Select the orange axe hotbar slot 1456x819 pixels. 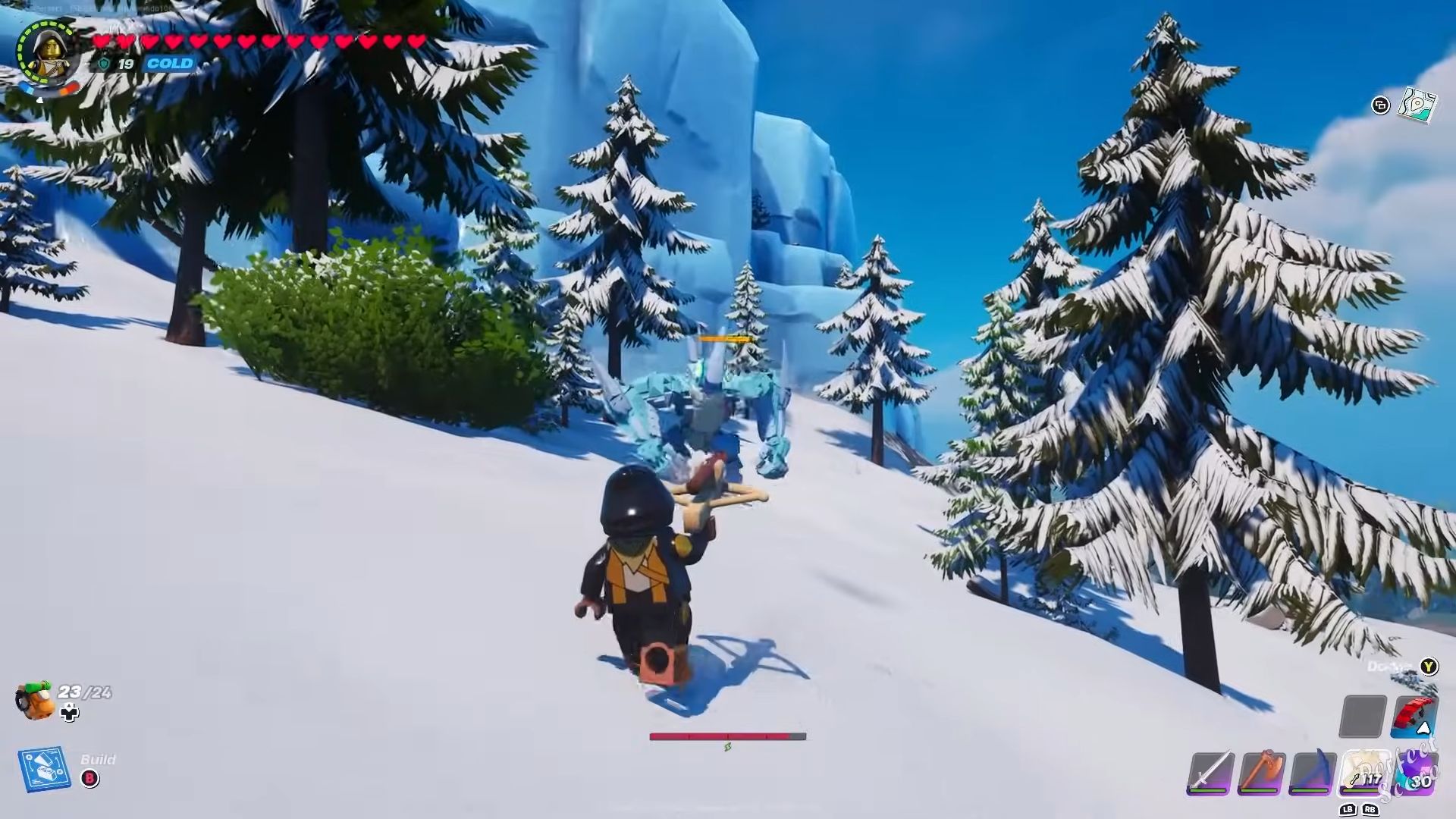pyautogui.click(x=1261, y=773)
